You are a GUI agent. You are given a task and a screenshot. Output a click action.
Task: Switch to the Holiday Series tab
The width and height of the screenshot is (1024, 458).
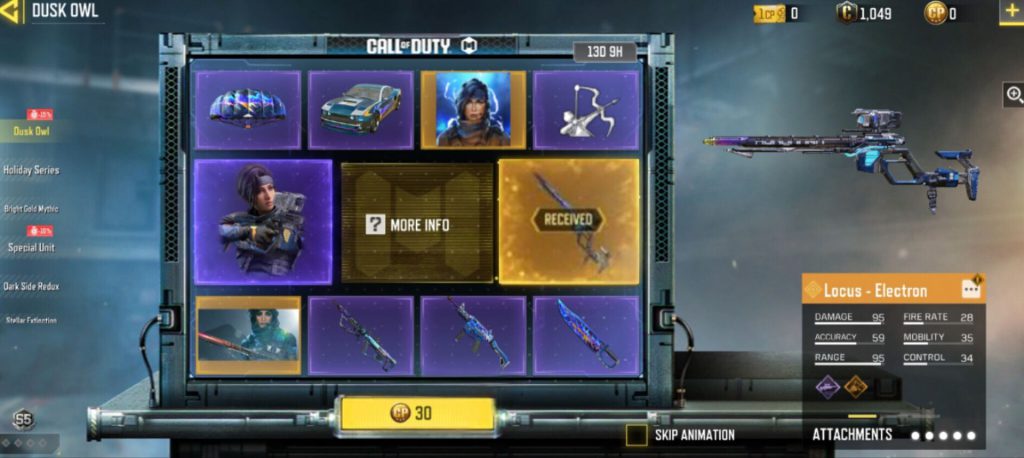tap(32, 170)
